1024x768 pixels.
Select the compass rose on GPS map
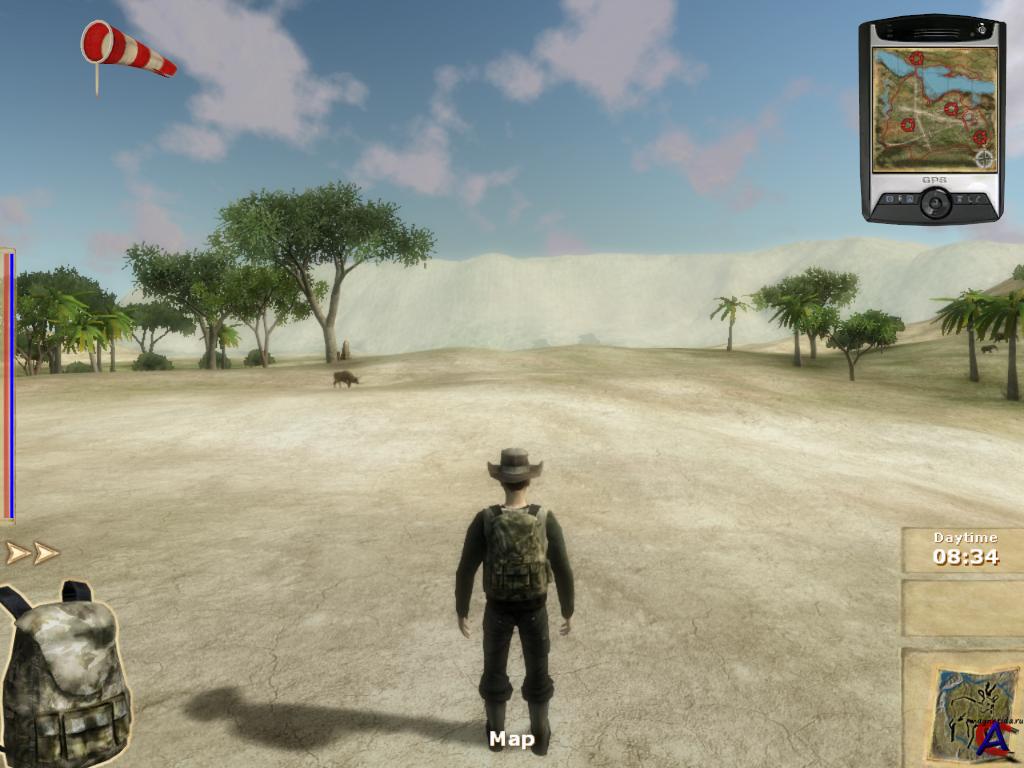(x=984, y=158)
